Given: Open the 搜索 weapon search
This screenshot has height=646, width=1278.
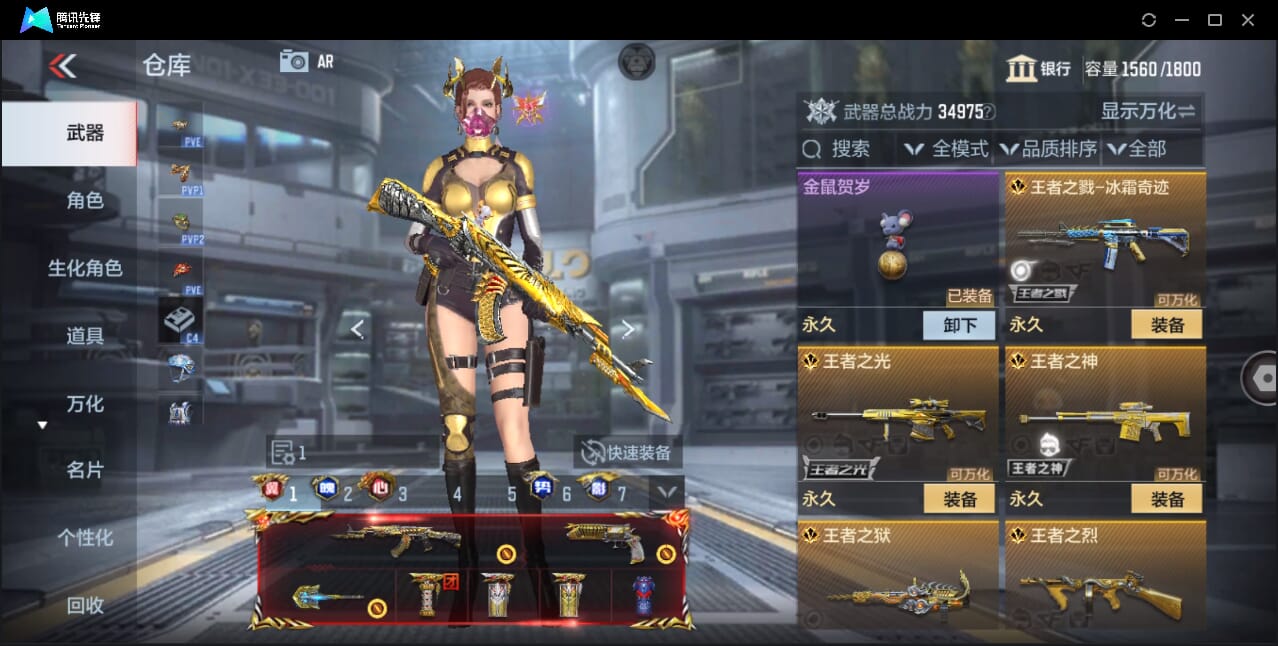Looking at the screenshot, I should [x=838, y=149].
